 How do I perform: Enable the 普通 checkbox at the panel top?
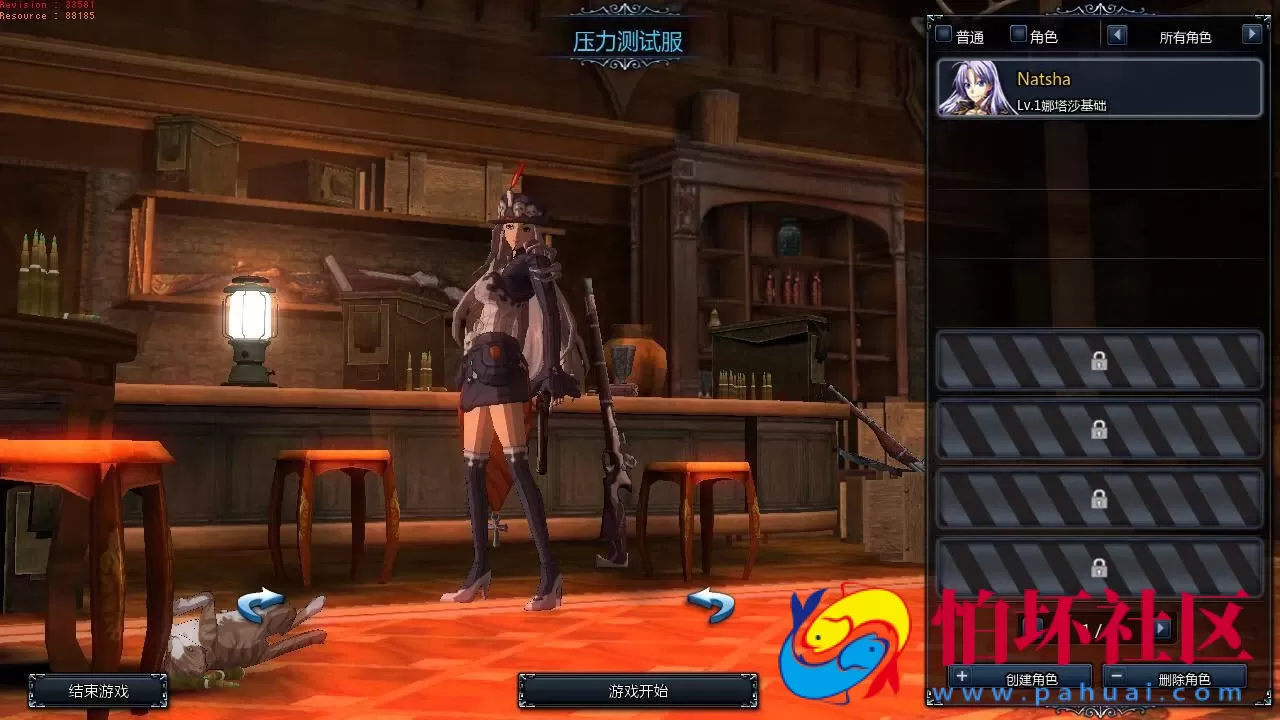pyautogui.click(x=942, y=33)
